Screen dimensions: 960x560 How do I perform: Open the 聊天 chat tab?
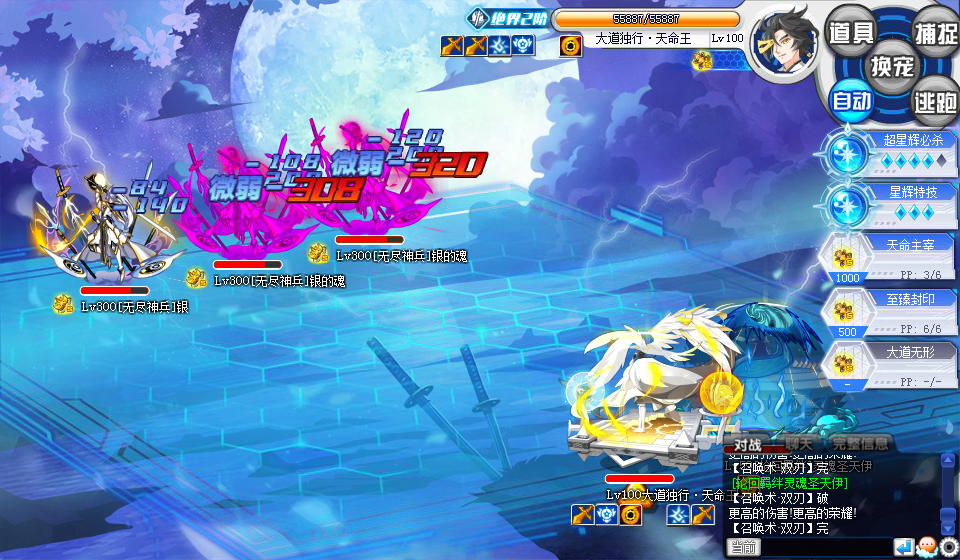pos(799,443)
